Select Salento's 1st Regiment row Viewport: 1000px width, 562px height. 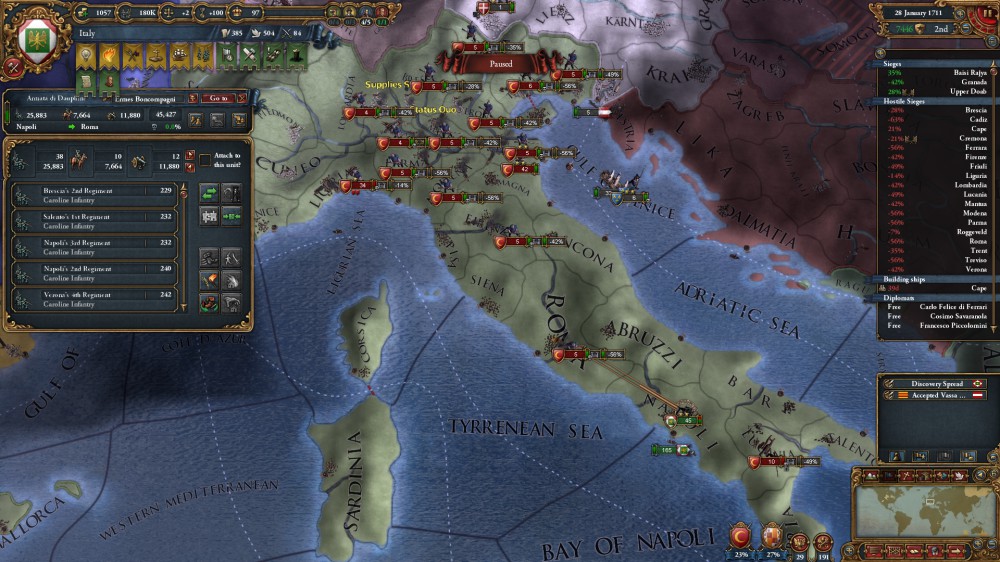(94, 221)
